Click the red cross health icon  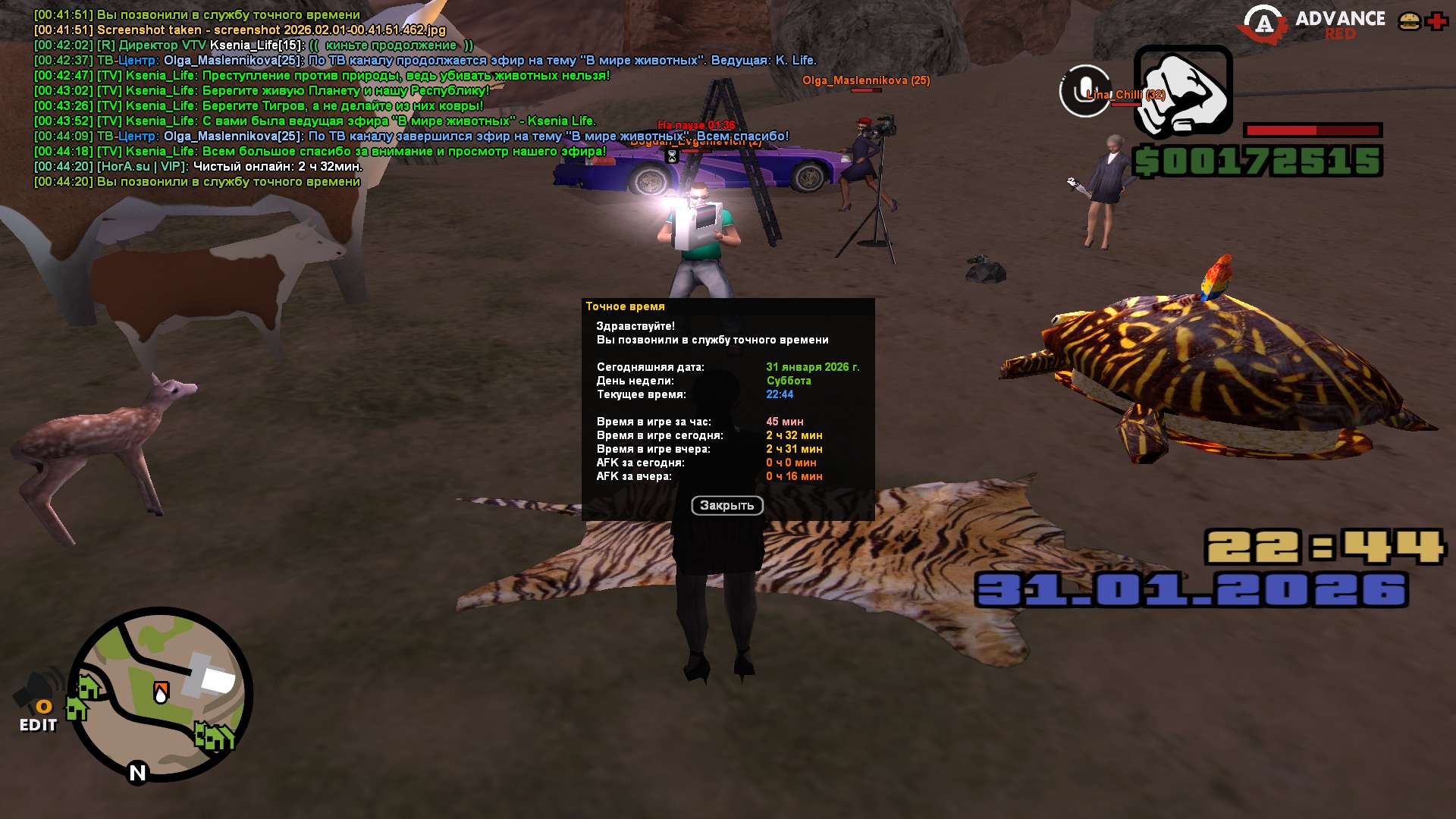(x=1436, y=21)
